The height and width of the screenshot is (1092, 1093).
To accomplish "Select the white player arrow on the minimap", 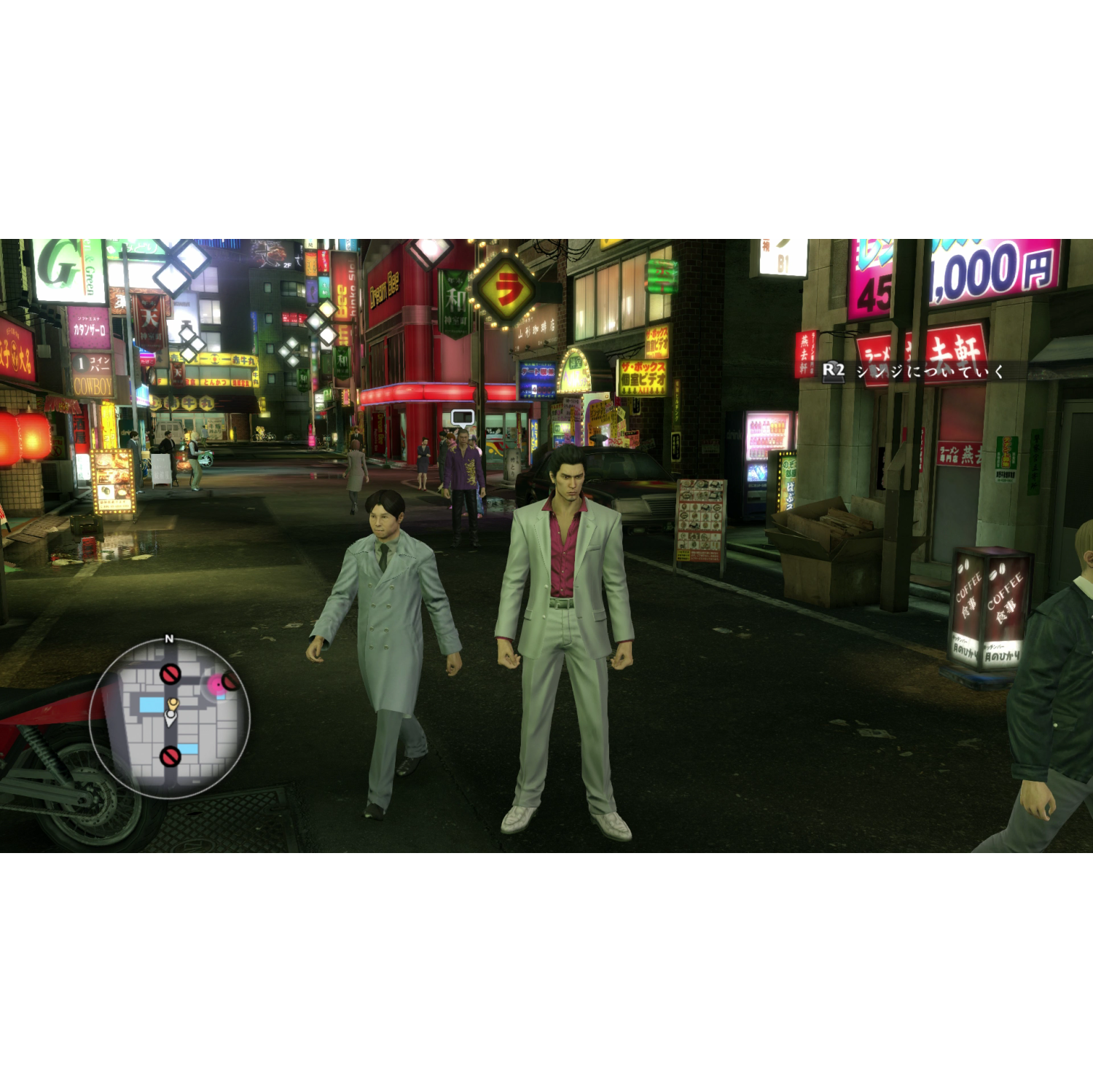I will (x=171, y=717).
